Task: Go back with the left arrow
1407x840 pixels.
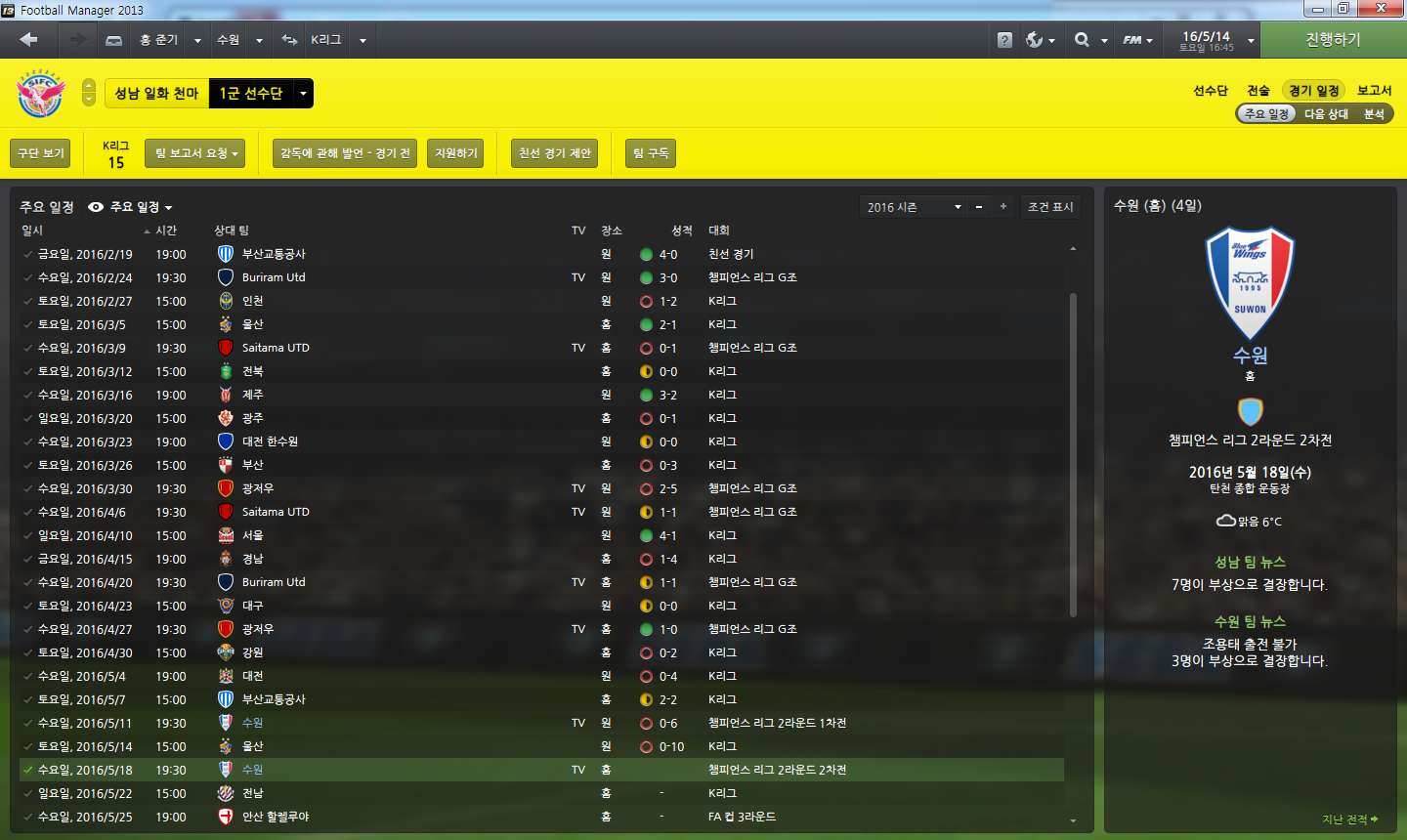Action: pyautogui.click(x=28, y=40)
